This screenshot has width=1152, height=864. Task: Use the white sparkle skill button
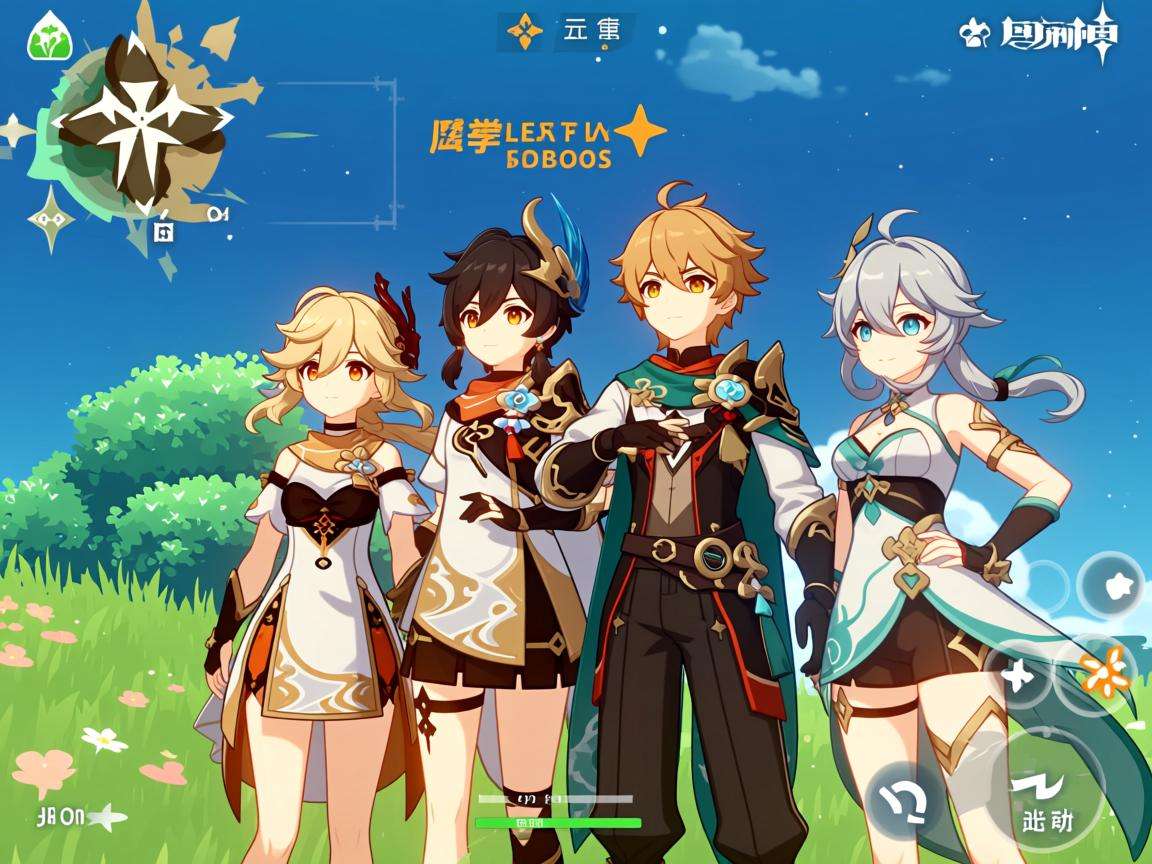pyautogui.click(x=1016, y=674)
